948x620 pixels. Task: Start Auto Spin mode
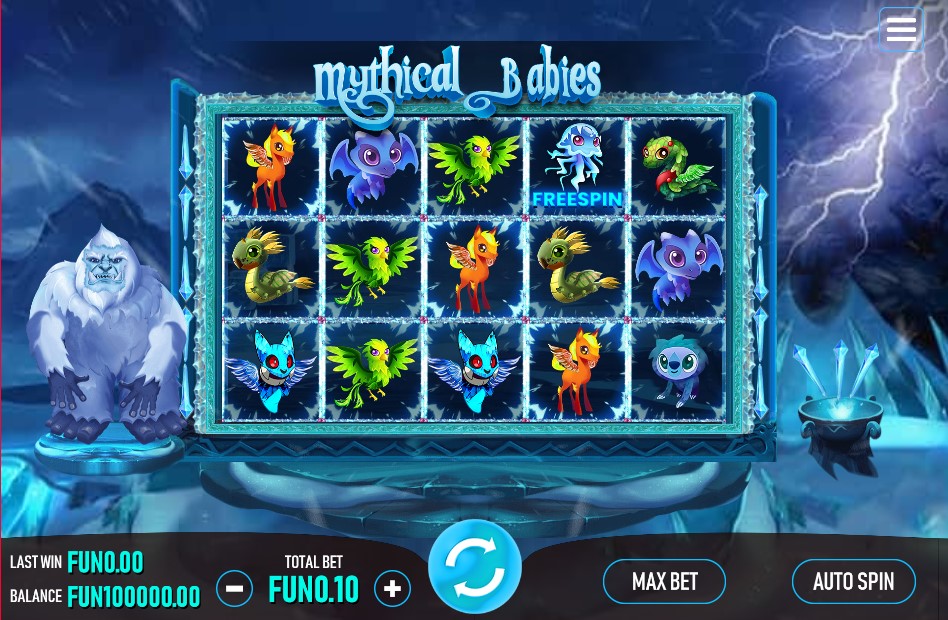pyautogui.click(x=853, y=582)
